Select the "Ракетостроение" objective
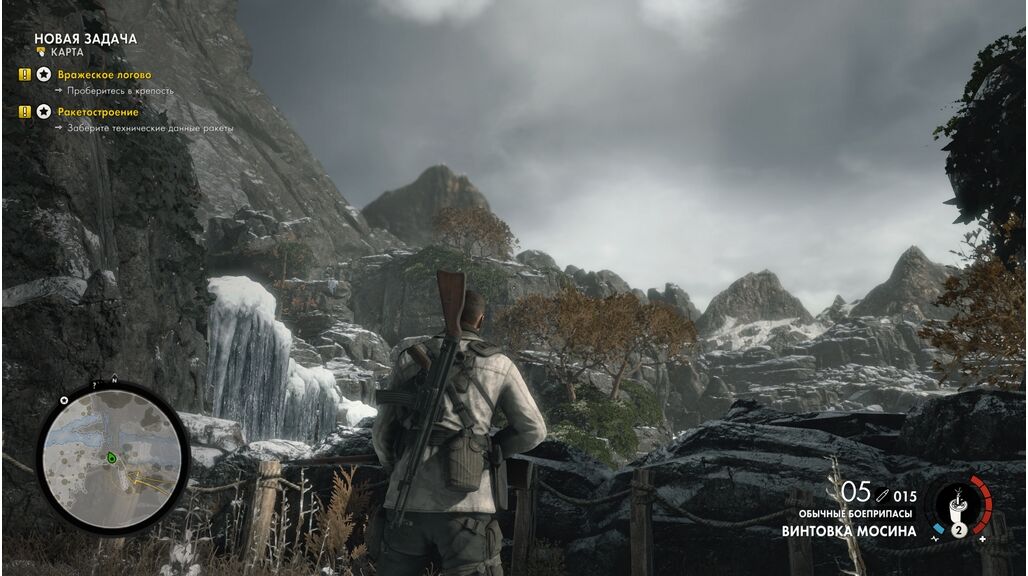Screen dimensions: 1028x576 tap(97, 112)
